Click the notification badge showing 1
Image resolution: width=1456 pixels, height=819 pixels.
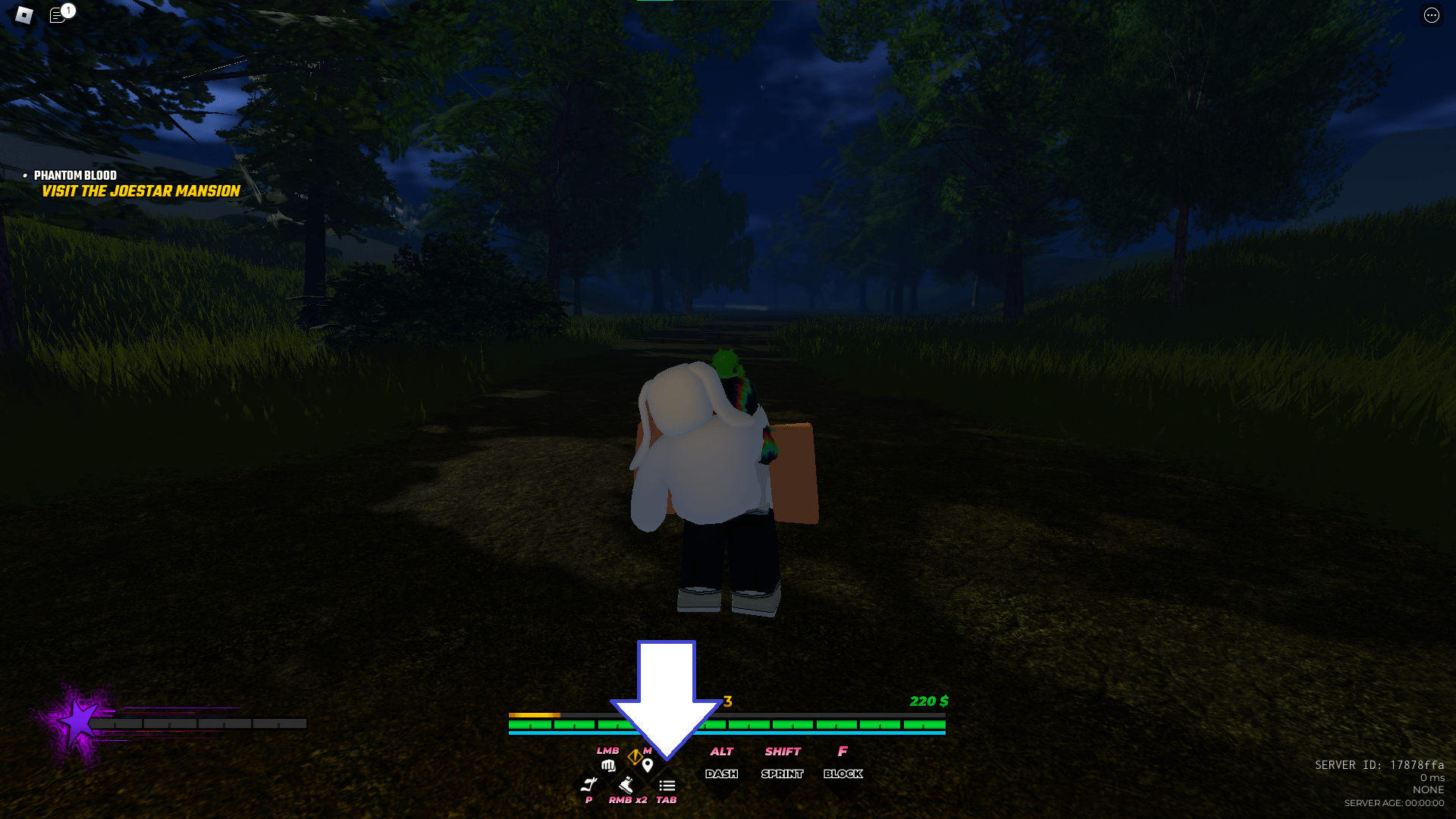(68, 11)
